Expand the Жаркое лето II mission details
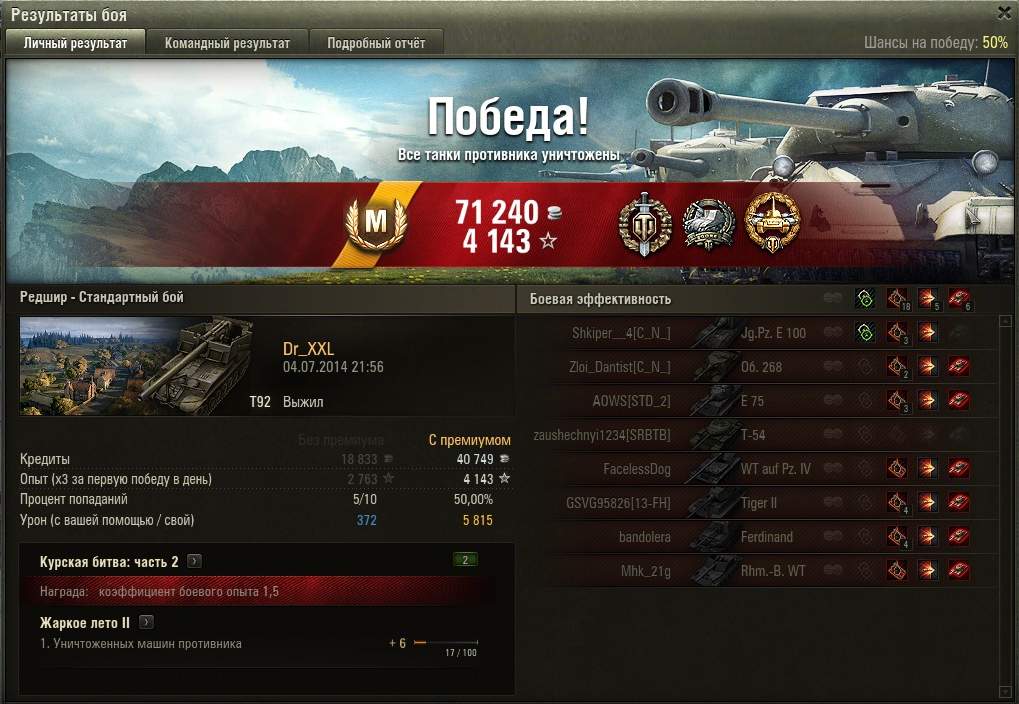Image resolution: width=1019 pixels, height=704 pixels. pyautogui.click(x=146, y=622)
